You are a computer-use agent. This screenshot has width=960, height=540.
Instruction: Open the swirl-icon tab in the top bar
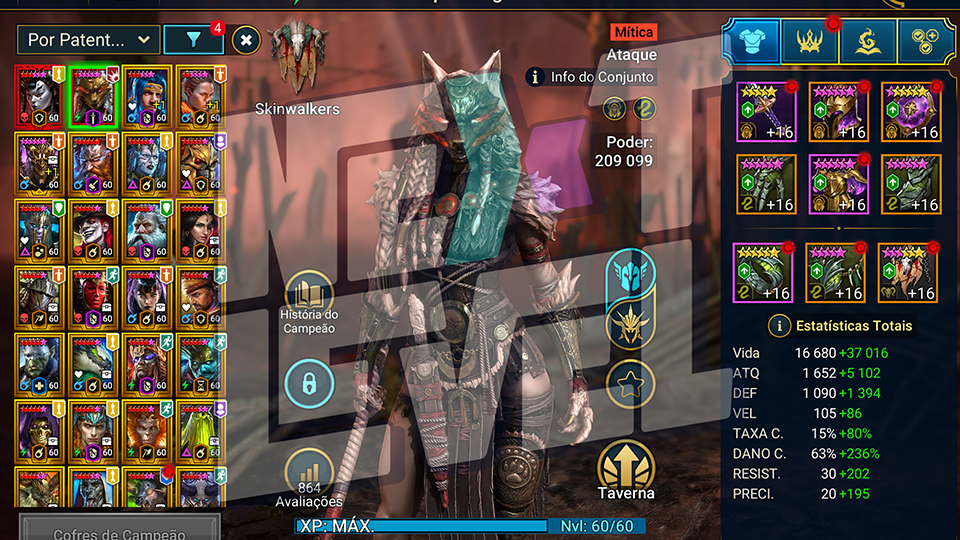868,41
